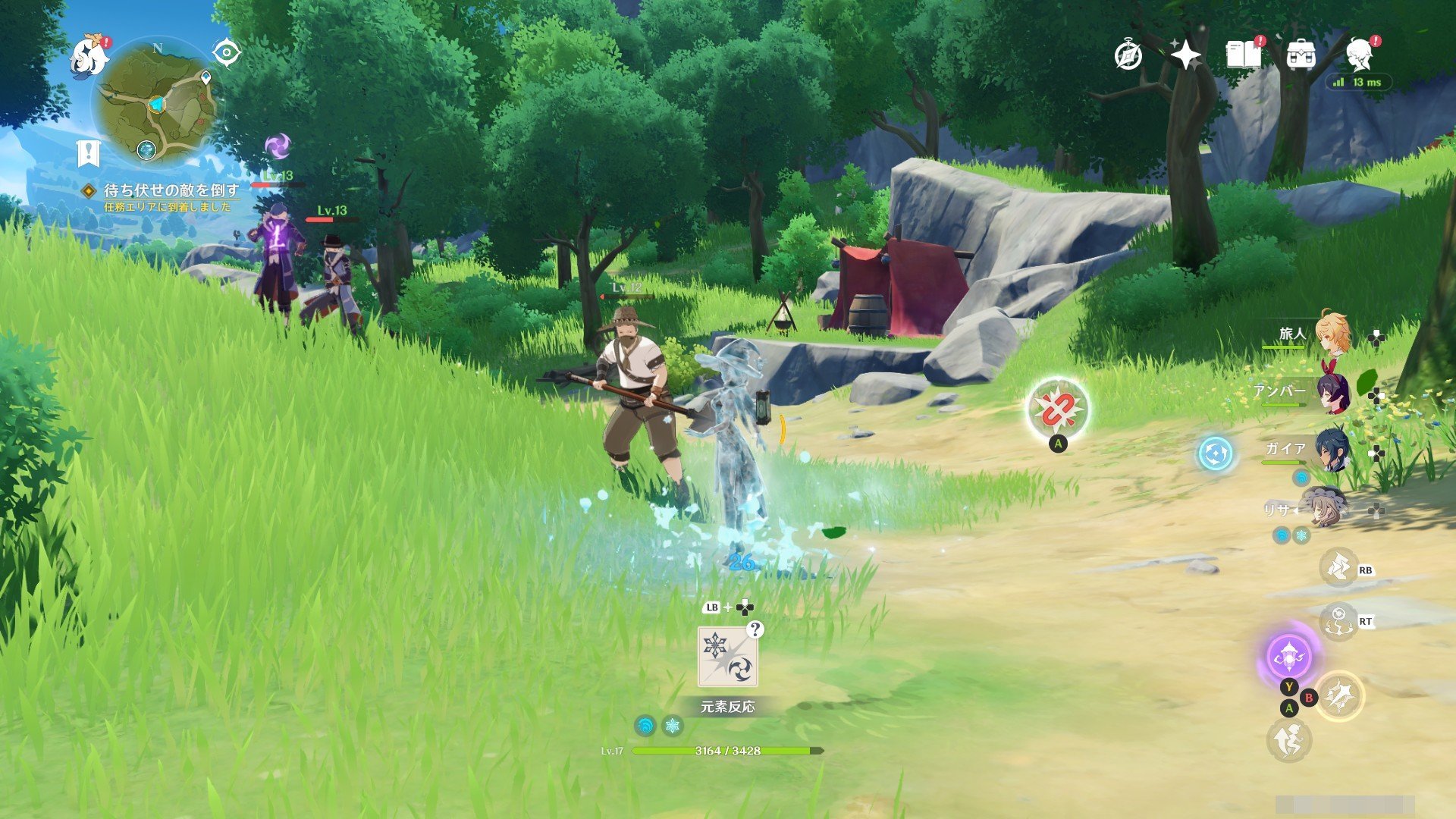Open the Wish four-point star icon

coord(1185,55)
